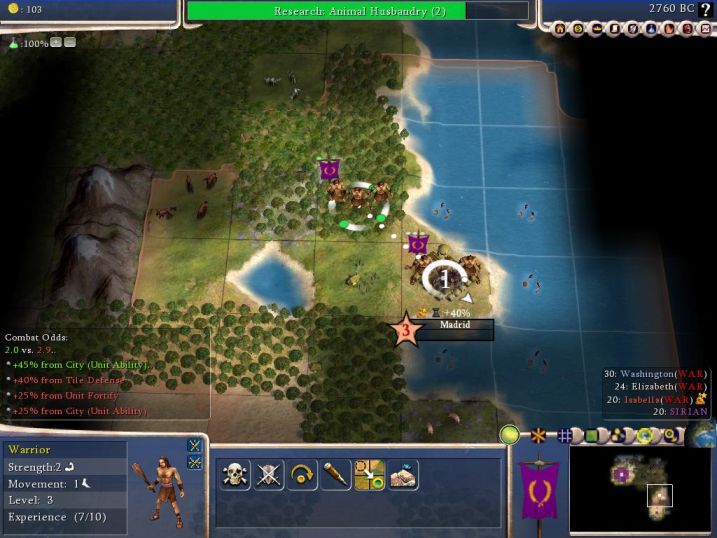
Task: Open the Technology Advisor flask icon
Action: pos(651,30)
